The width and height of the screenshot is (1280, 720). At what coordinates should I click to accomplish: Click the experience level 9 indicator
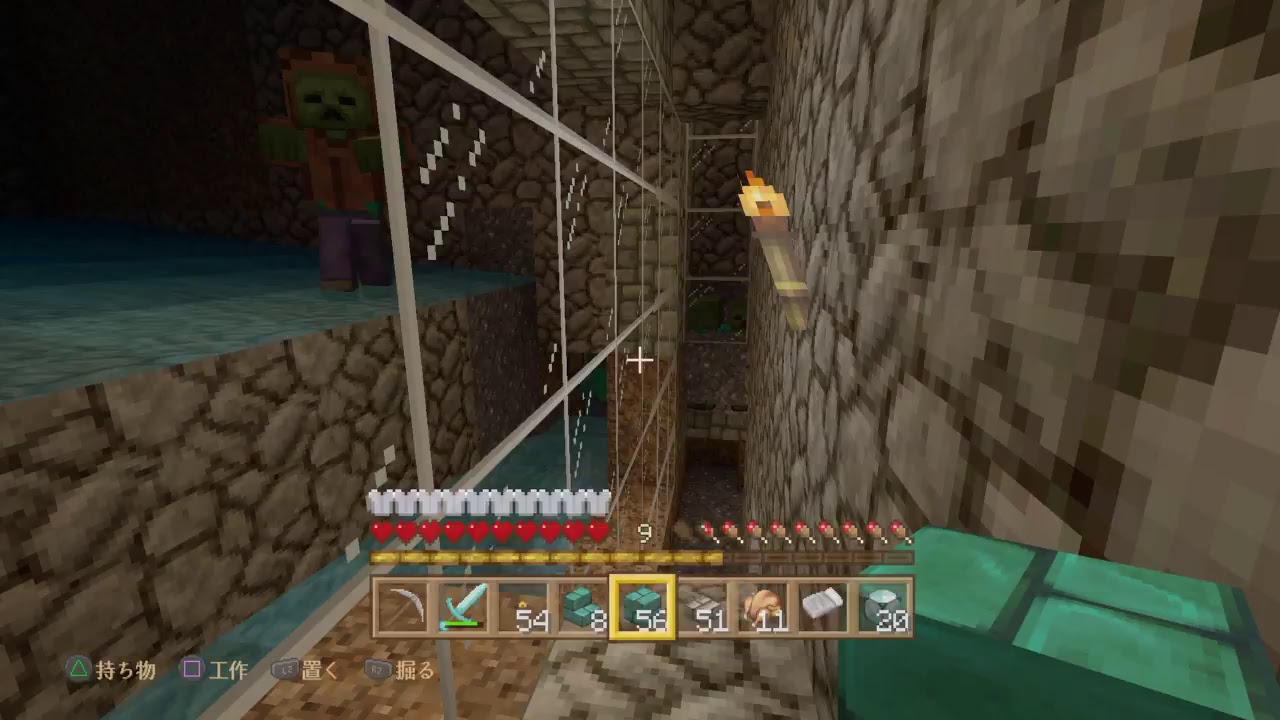coord(645,534)
